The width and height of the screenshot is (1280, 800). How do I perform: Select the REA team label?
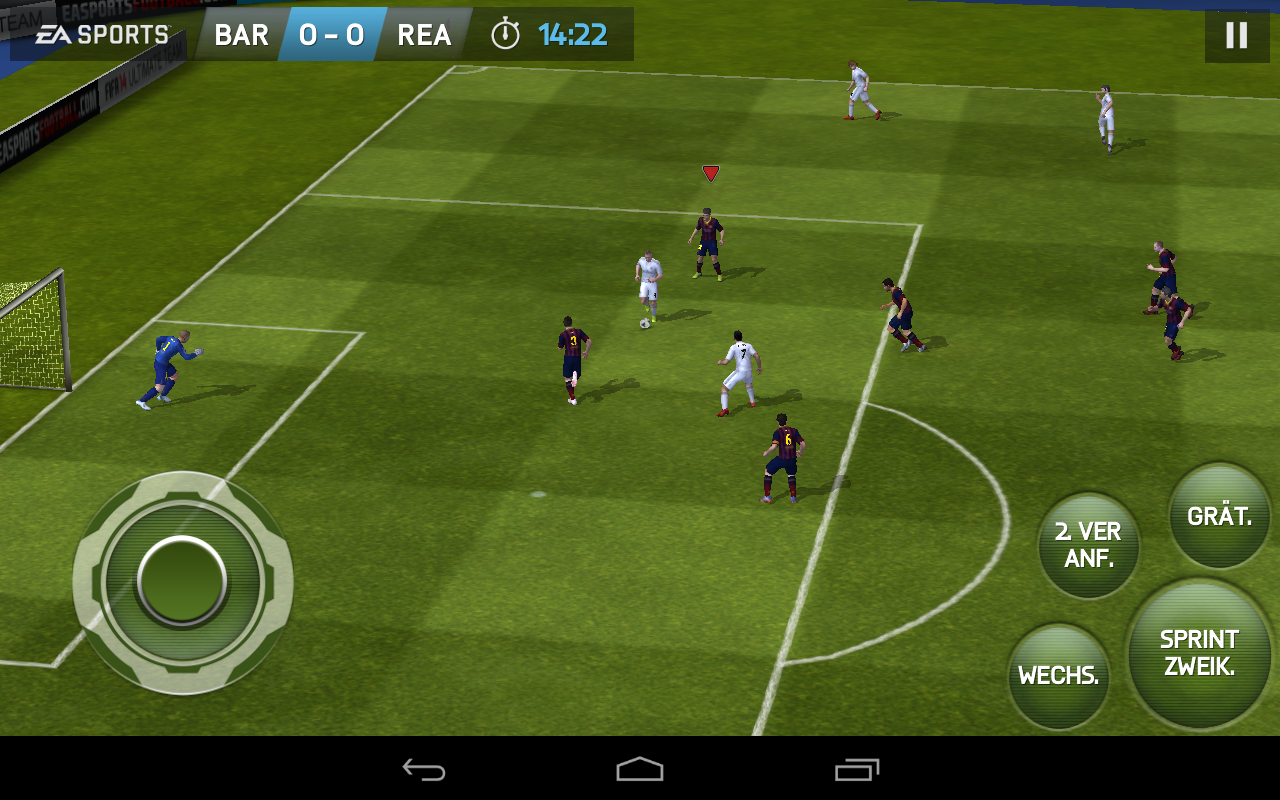424,34
